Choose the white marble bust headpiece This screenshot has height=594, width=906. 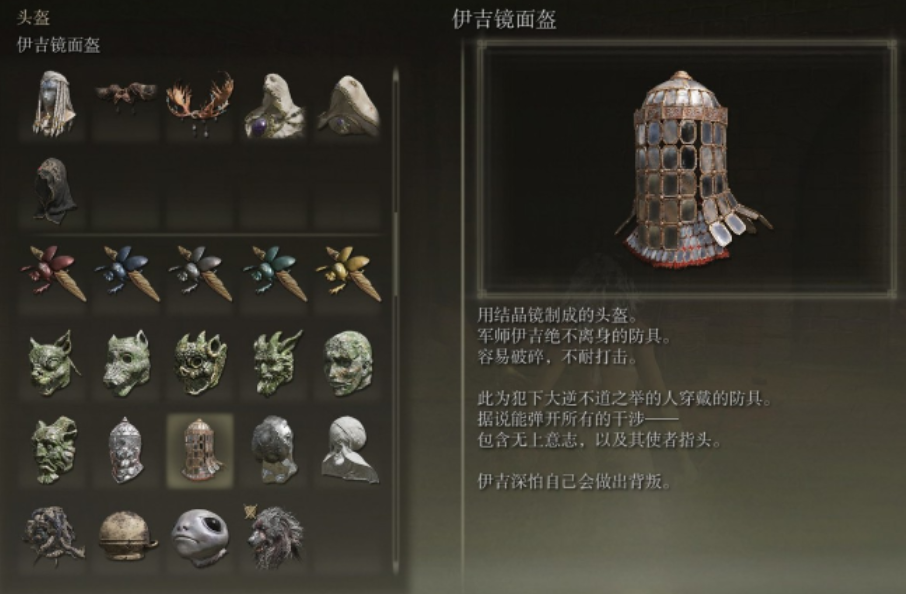click(348, 450)
